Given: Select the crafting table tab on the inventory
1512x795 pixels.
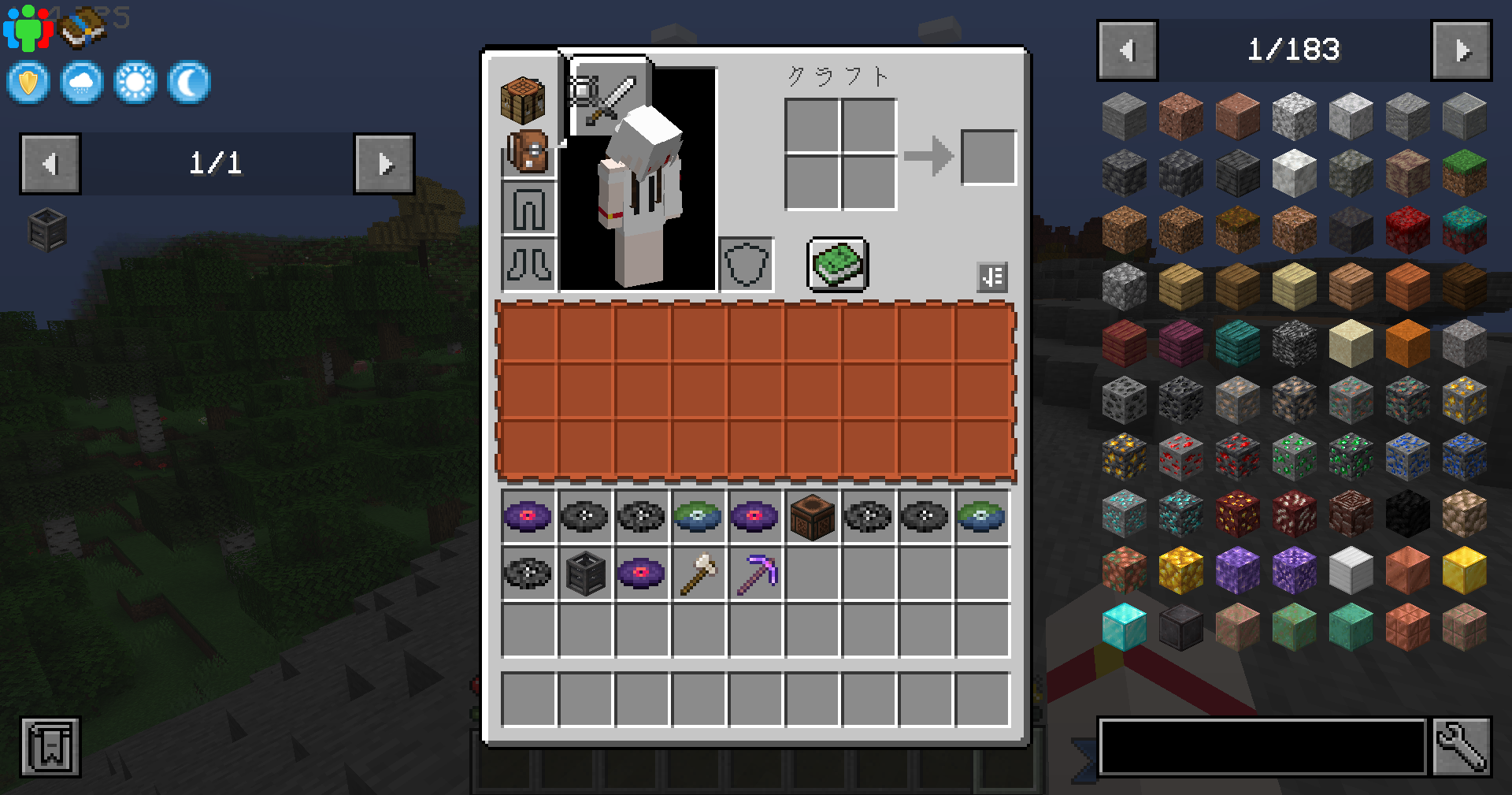Looking at the screenshot, I should coord(524,101).
